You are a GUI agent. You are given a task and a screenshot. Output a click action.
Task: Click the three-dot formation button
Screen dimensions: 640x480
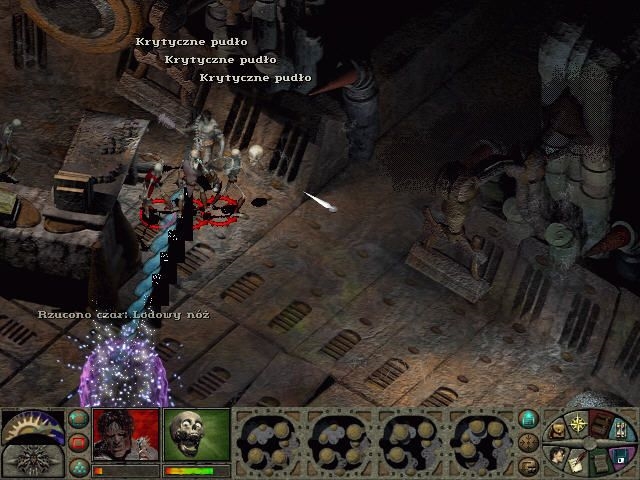78,466
